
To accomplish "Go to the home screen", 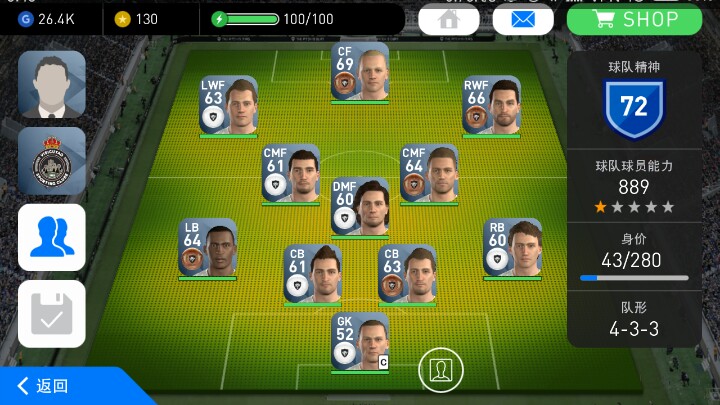I will [x=447, y=19].
